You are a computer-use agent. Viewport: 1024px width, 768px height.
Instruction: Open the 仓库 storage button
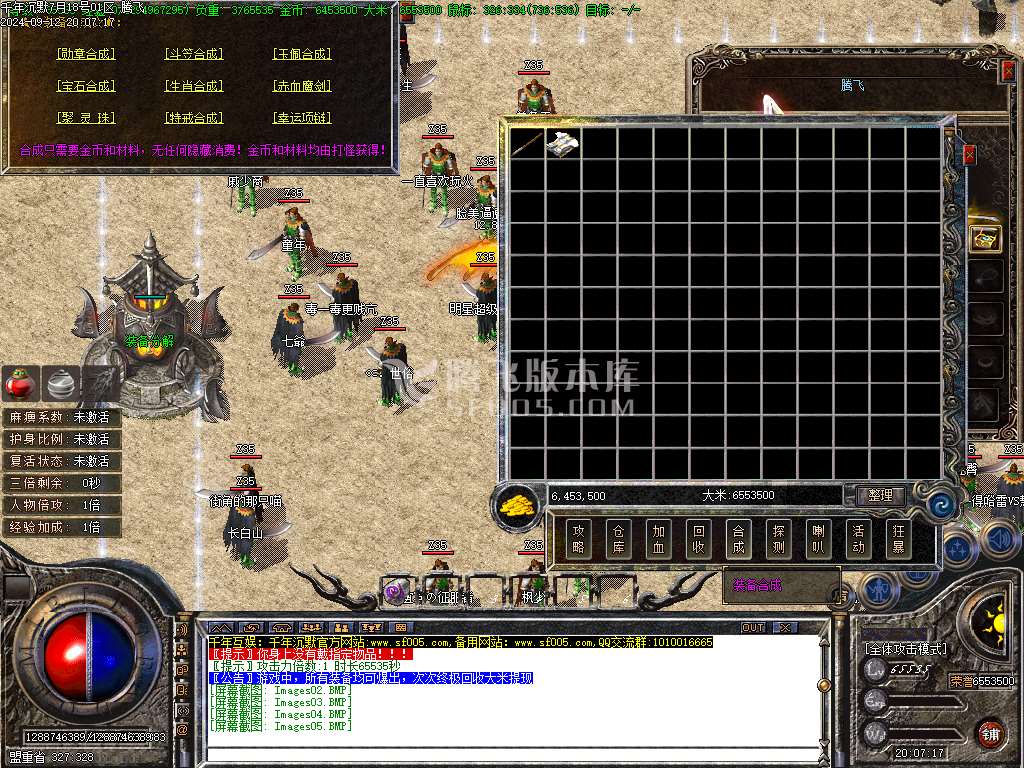pyautogui.click(x=618, y=540)
